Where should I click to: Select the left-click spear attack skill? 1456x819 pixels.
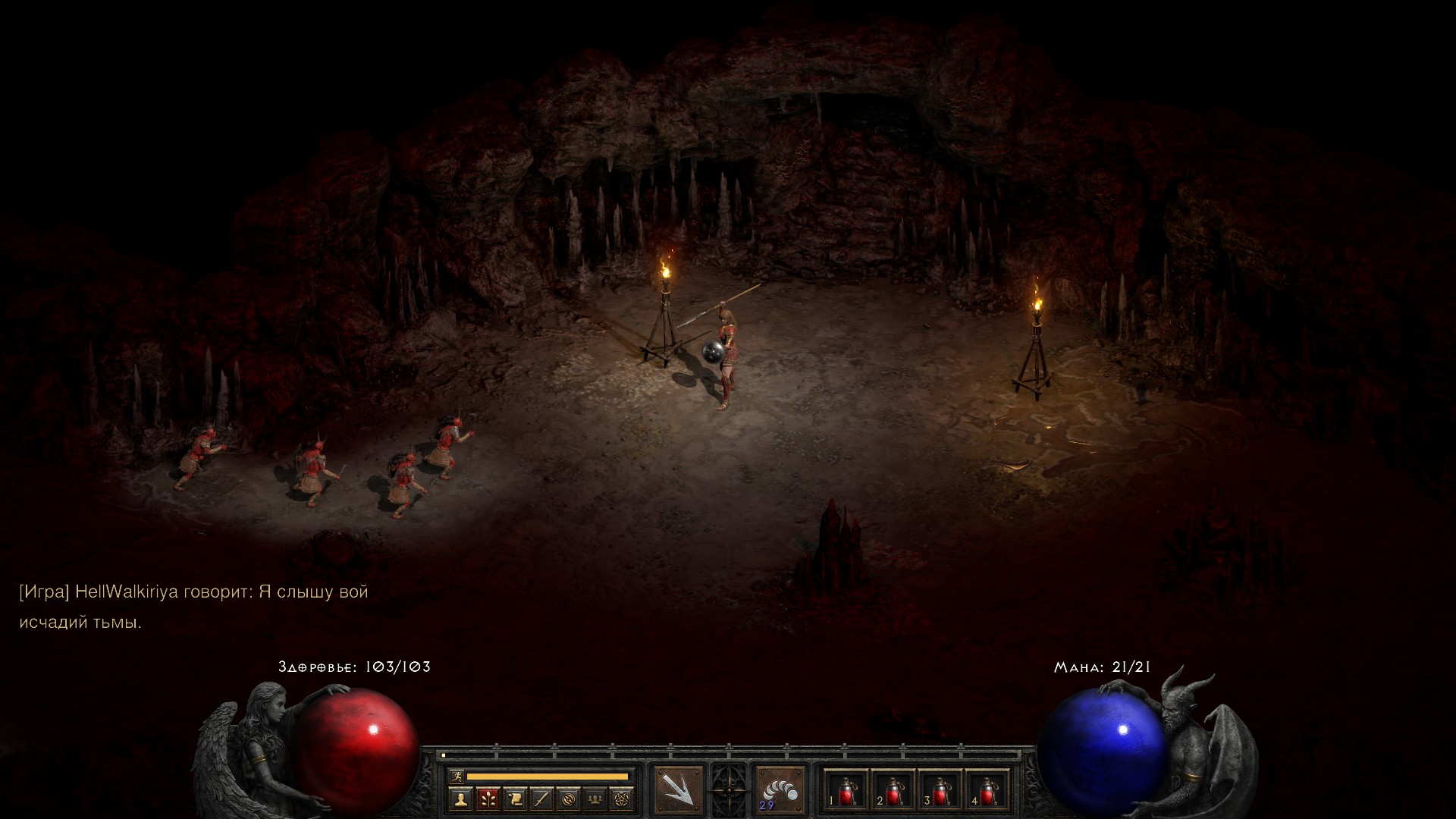(x=679, y=790)
